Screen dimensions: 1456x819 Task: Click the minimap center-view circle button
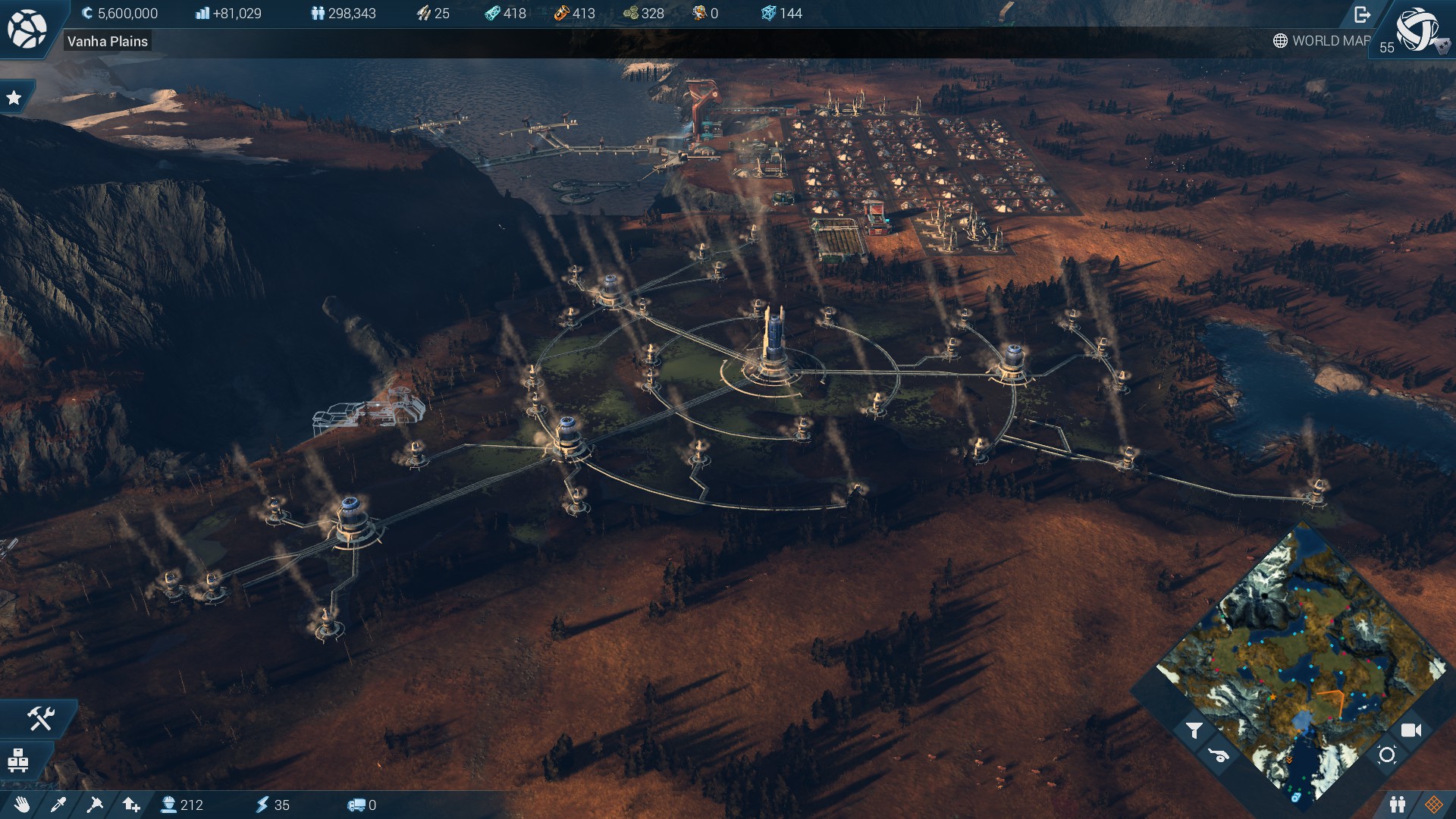tap(1387, 755)
